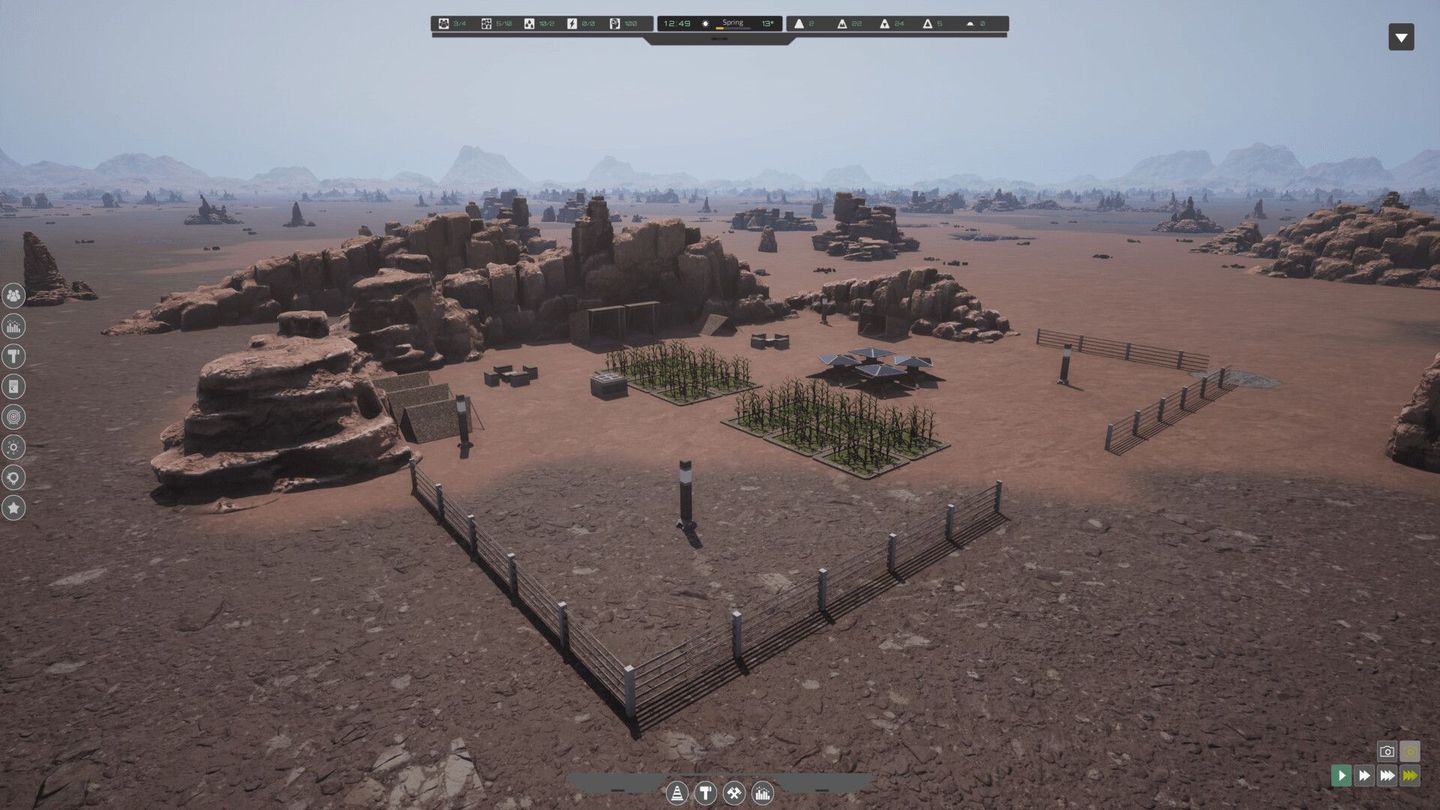Toggle double-speed playback
Image resolution: width=1440 pixels, height=810 pixels.
(x=1364, y=775)
